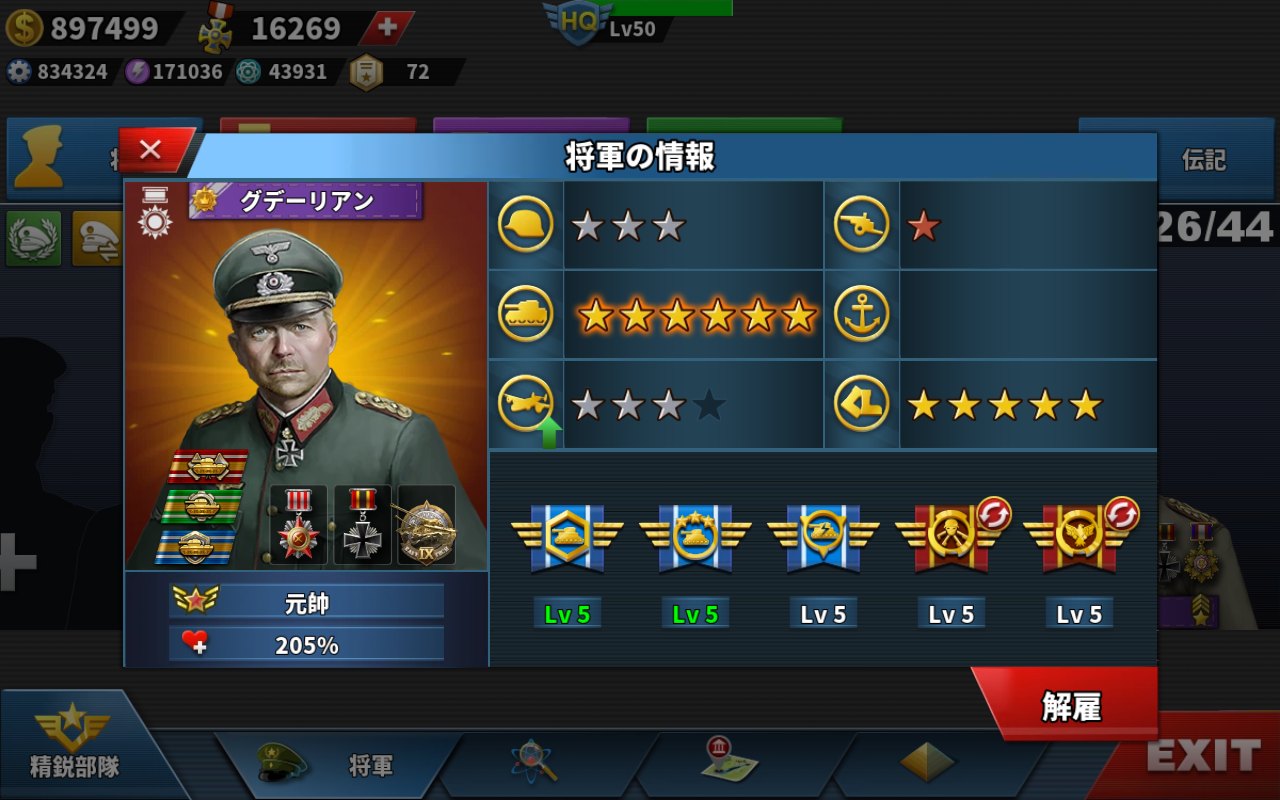
Task: Select the blue tank hexagon skill badge
Action: (x=567, y=537)
